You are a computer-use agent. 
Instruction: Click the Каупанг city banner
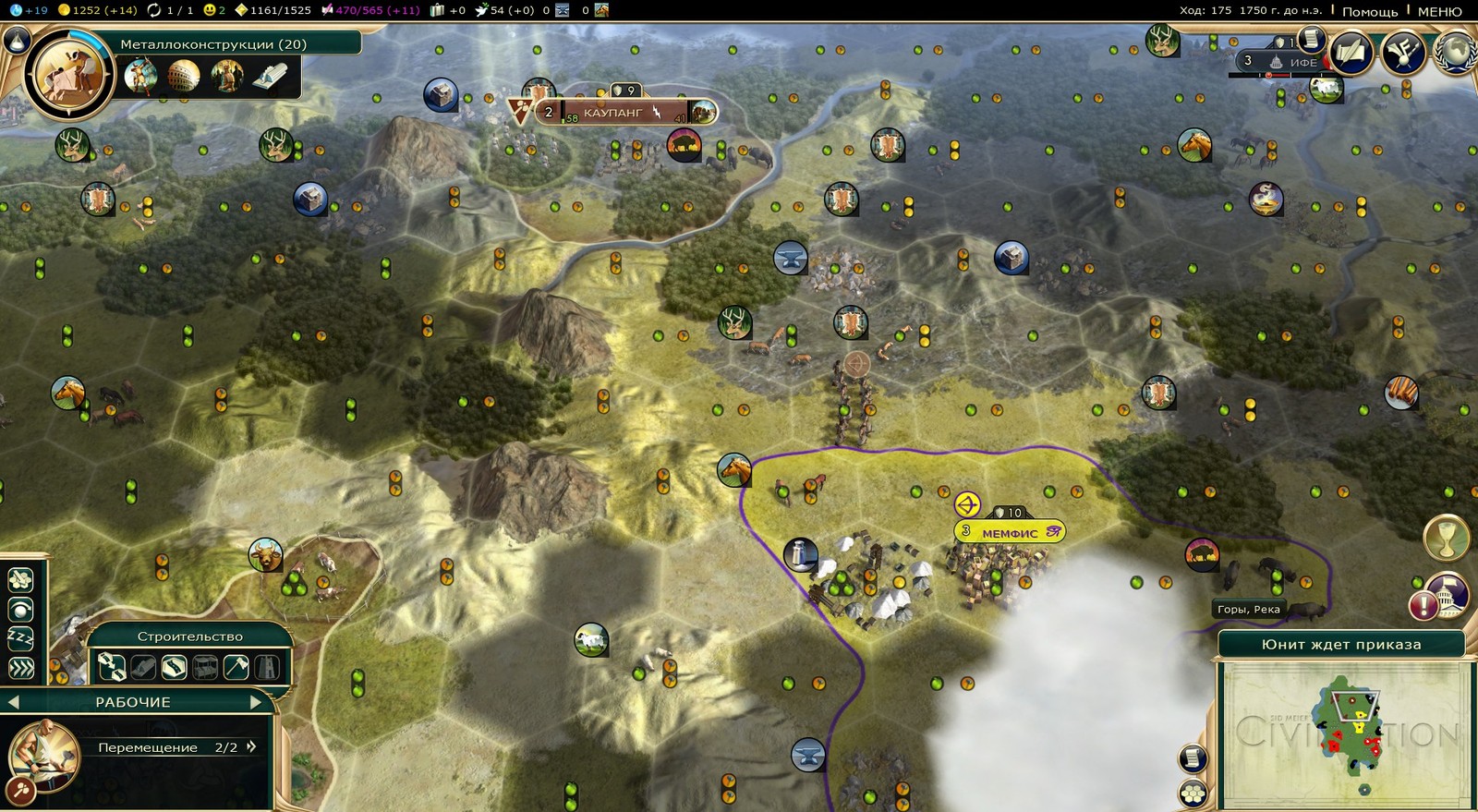tap(613, 113)
